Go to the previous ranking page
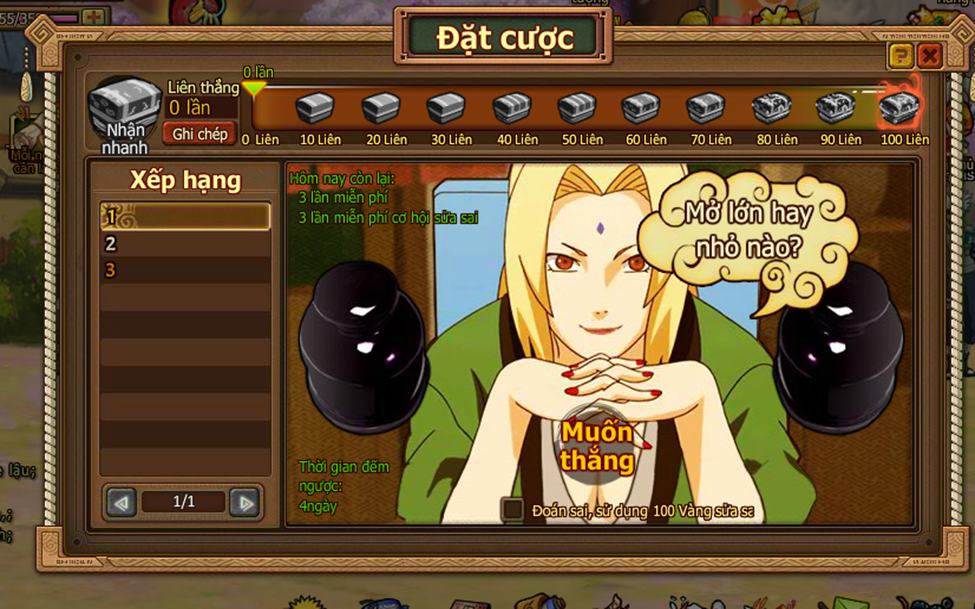 click(x=122, y=502)
